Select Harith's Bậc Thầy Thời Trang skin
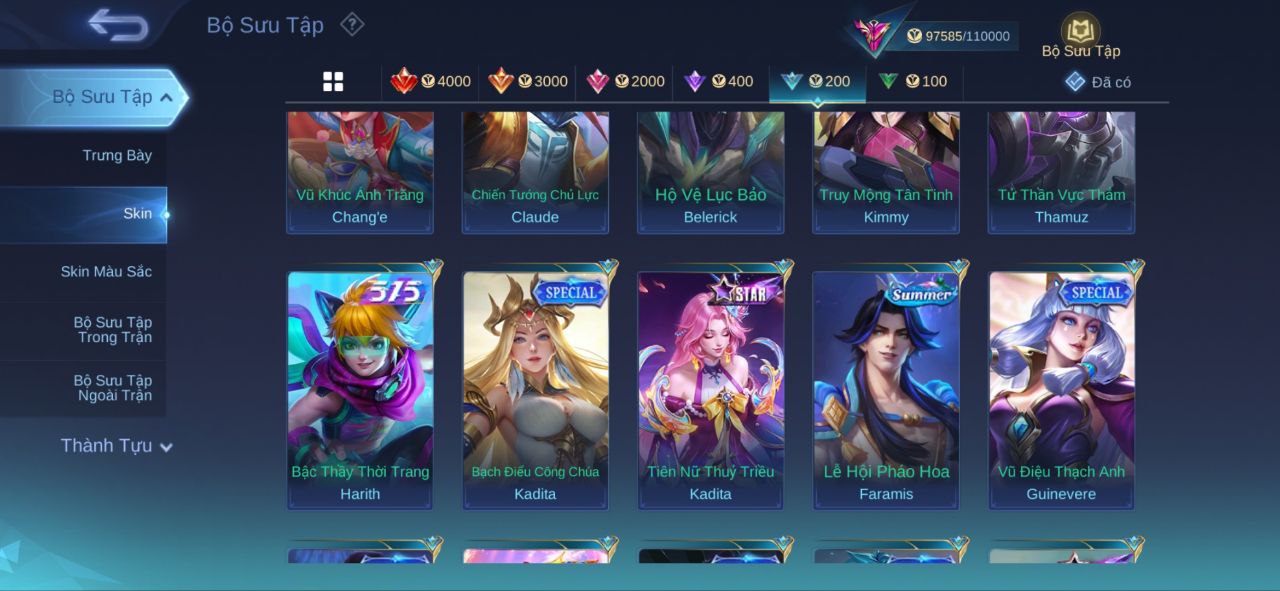The height and width of the screenshot is (591, 1280). (x=360, y=389)
